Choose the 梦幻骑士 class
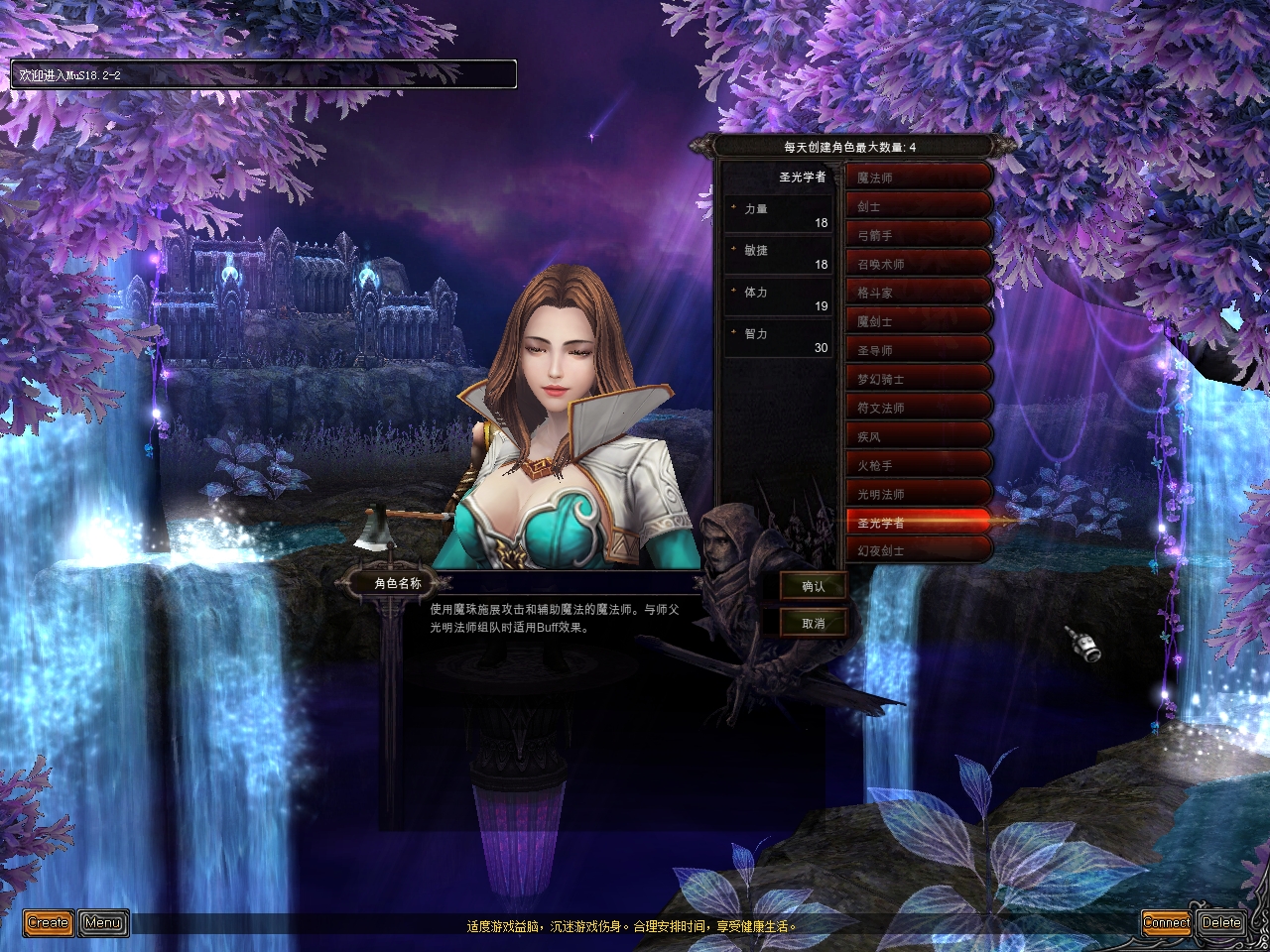The height and width of the screenshot is (952, 1270). click(x=919, y=379)
